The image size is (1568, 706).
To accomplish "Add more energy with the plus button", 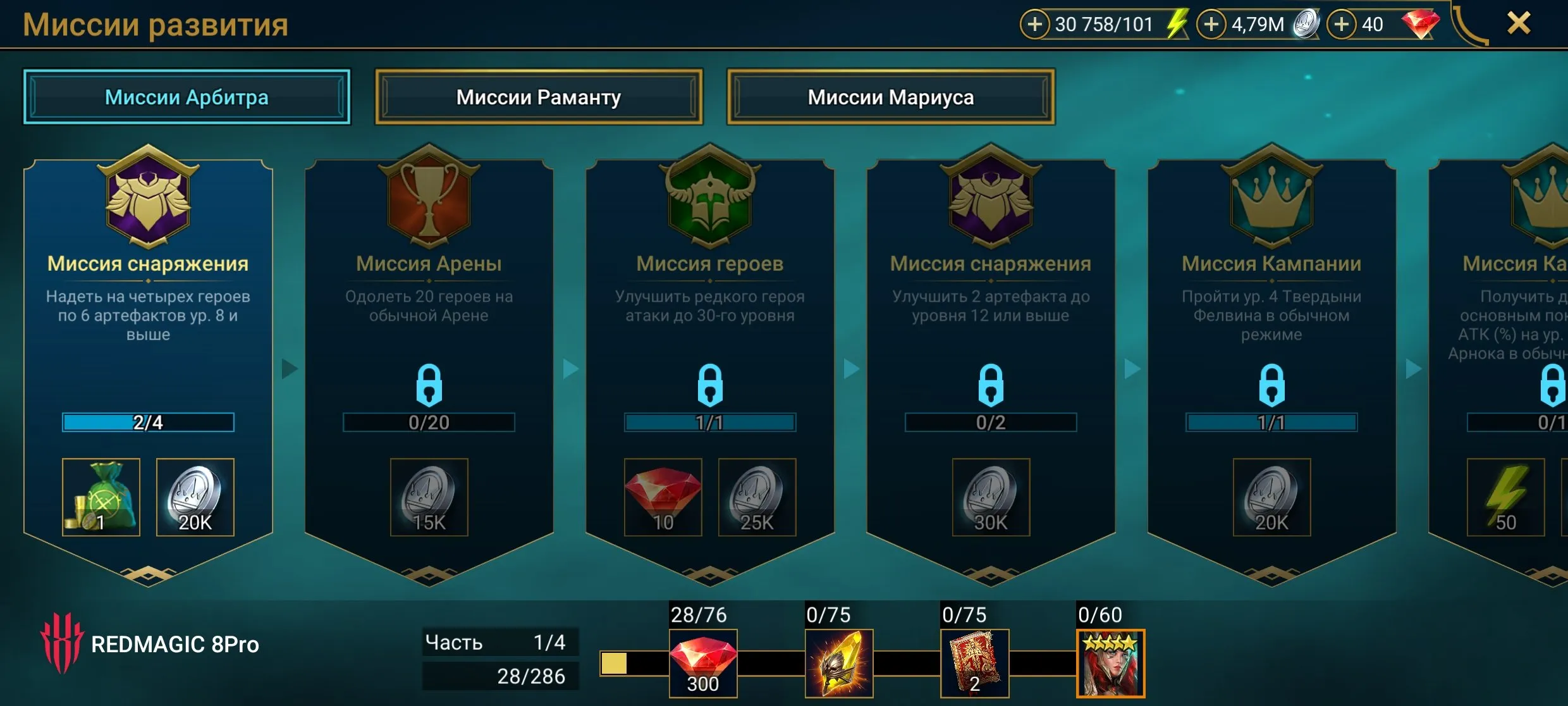I will pos(1035,25).
